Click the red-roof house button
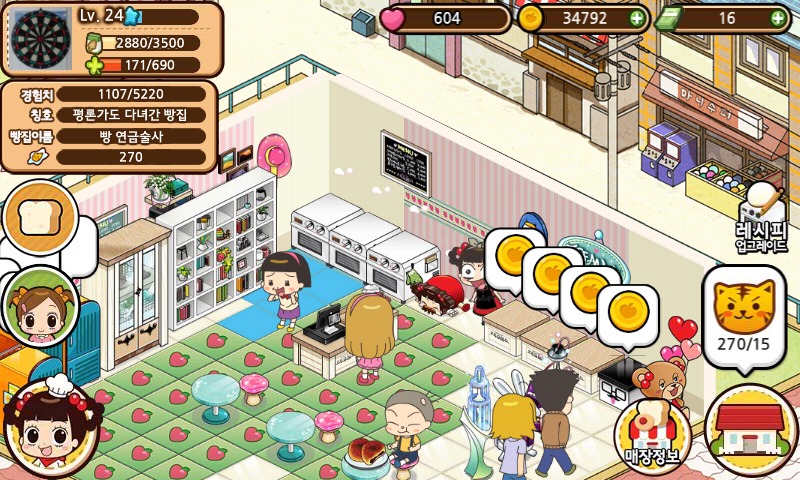The height and width of the screenshot is (480, 800). (750, 430)
